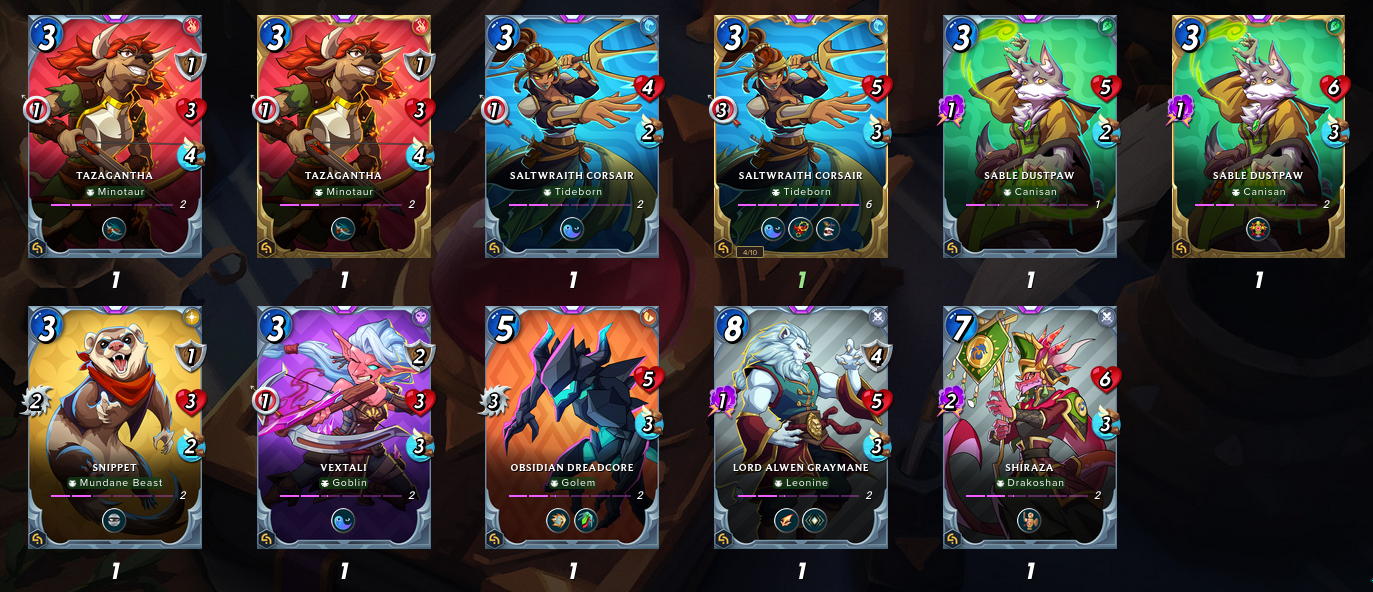Select the Snippet ferret card
The image size is (1373, 592).
[x=115, y=427]
